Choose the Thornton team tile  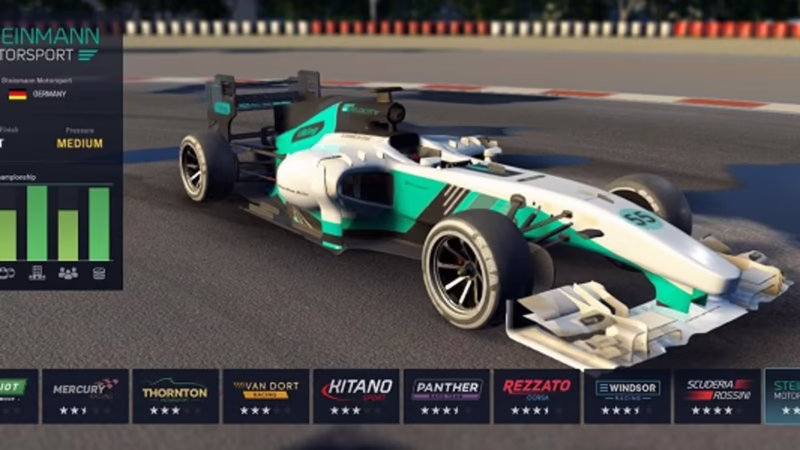click(175, 396)
